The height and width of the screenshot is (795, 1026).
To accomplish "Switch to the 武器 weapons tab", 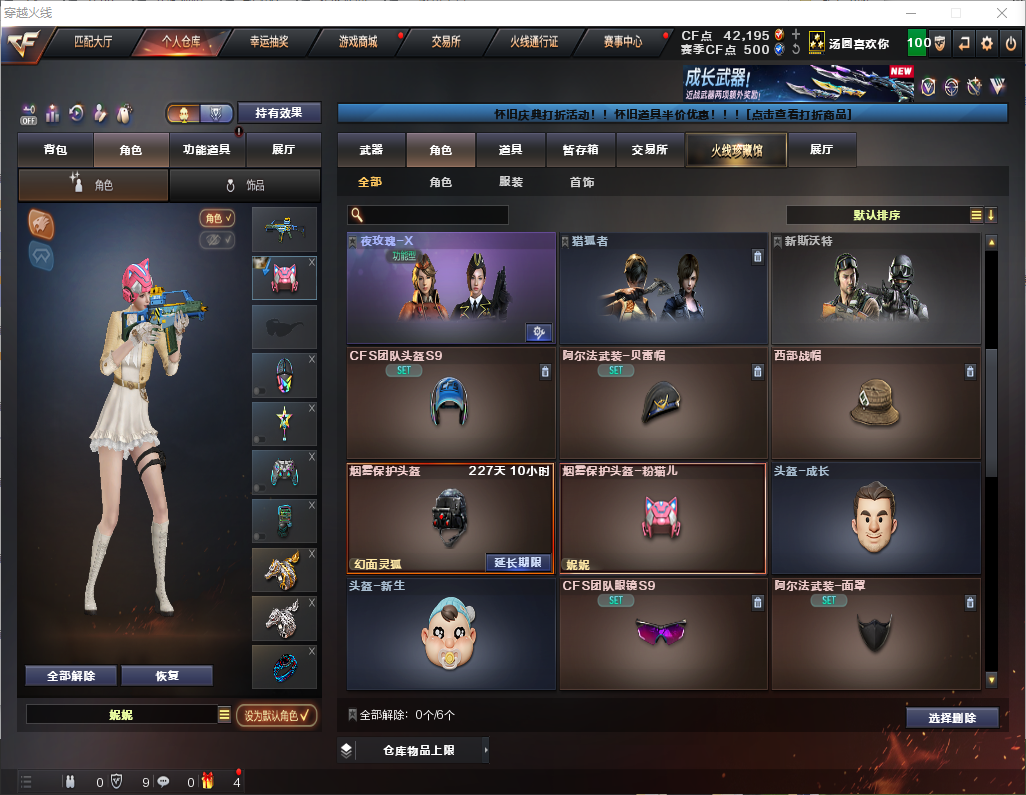I will (x=371, y=150).
